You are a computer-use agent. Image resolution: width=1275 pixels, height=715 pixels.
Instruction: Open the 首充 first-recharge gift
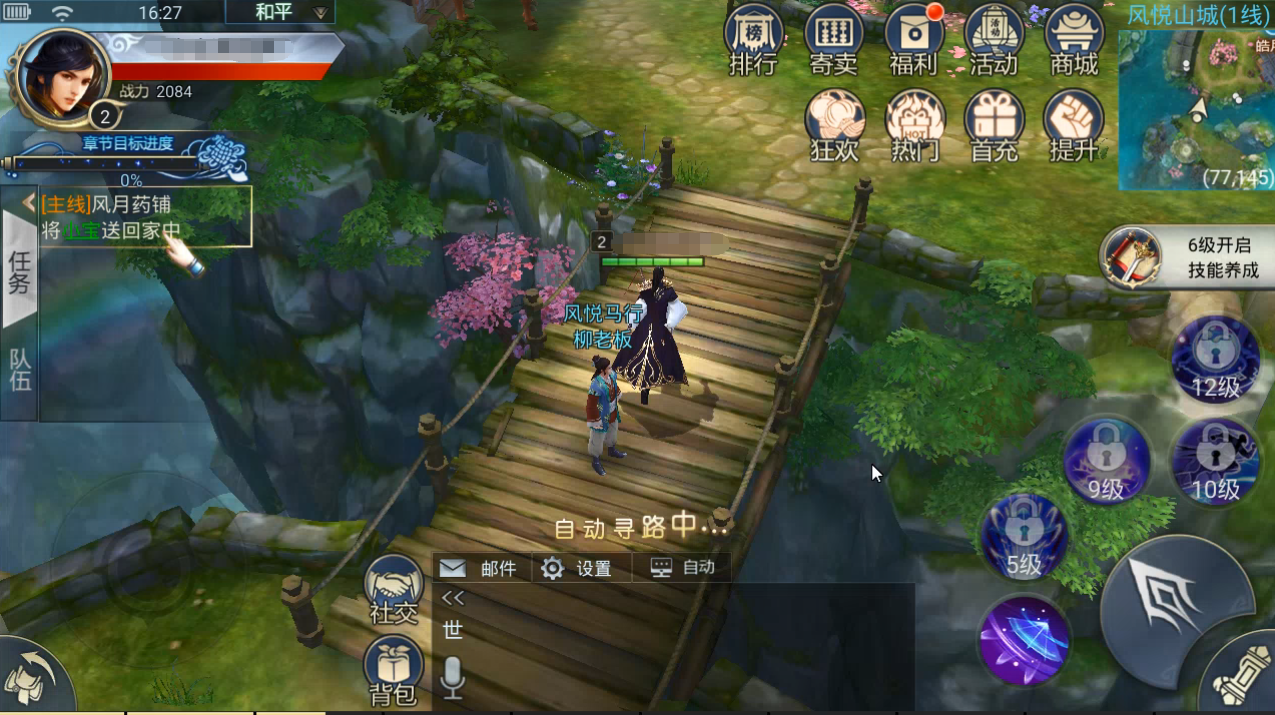[994, 126]
